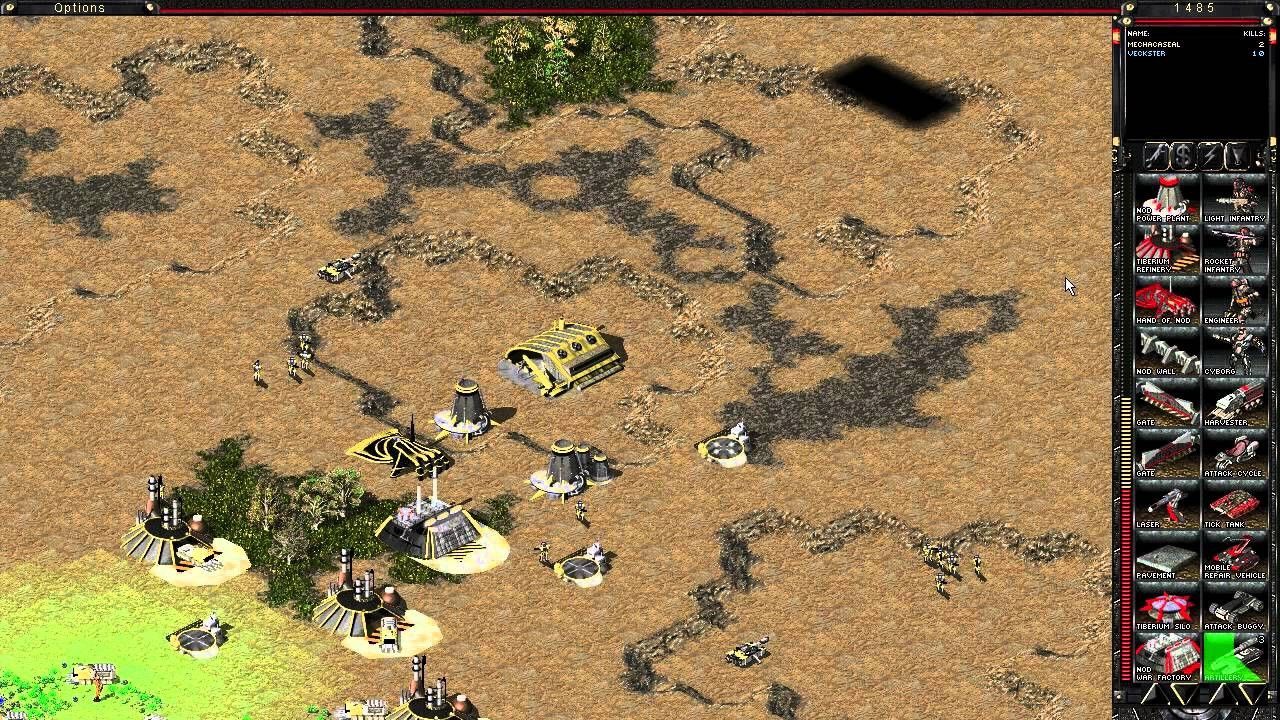The width and height of the screenshot is (1280, 720).
Task: Build an Attack Buggy
Action: coord(1236,604)
